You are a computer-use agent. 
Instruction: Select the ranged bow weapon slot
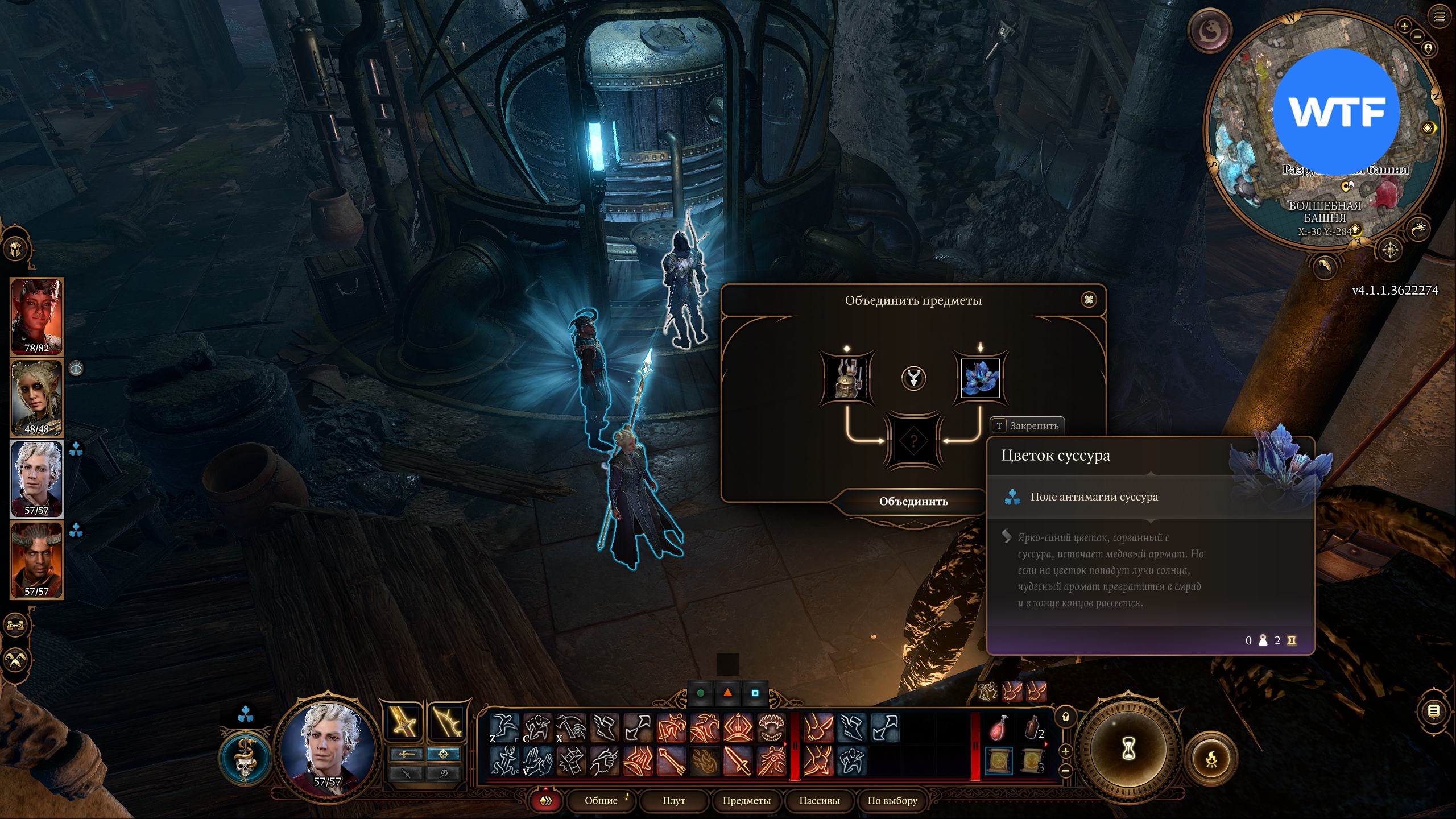coord(446,723)
